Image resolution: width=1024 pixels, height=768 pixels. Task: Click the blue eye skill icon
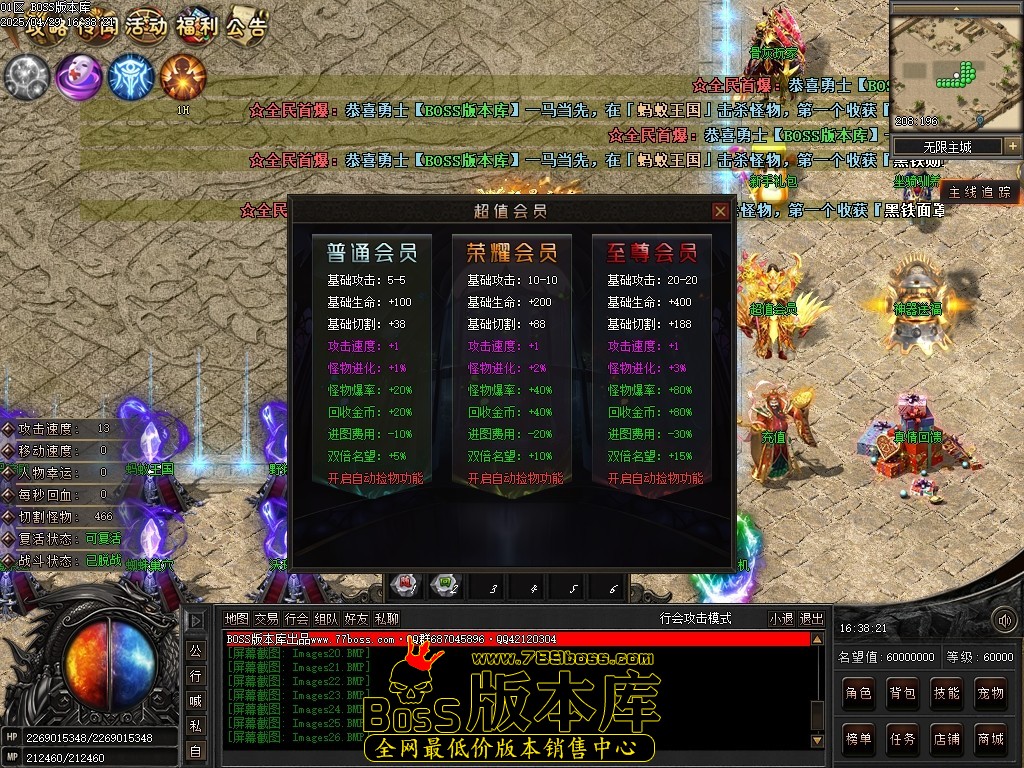[131, 76]
